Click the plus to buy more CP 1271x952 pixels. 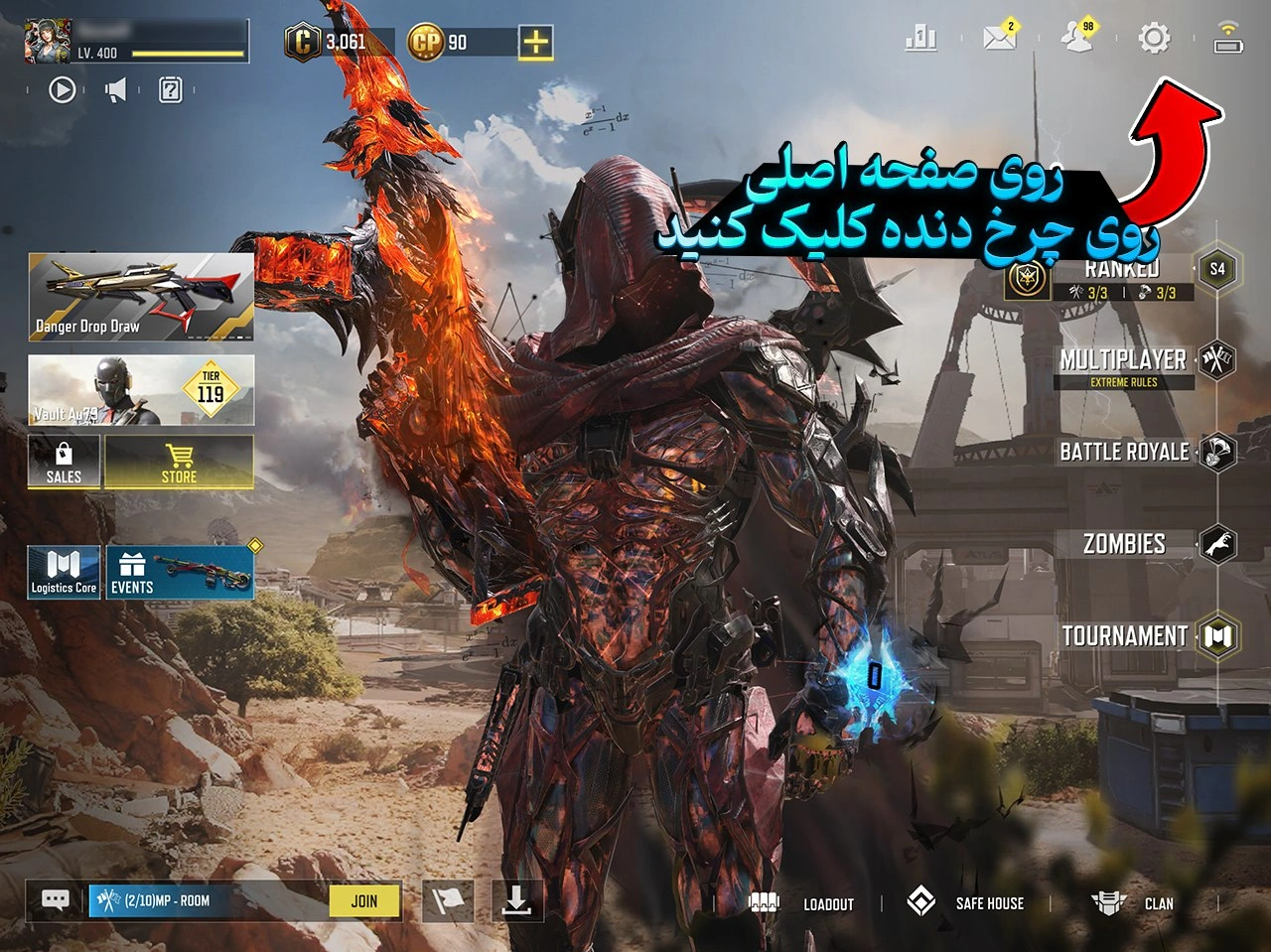pyautogui.click(x=536, y=41)
